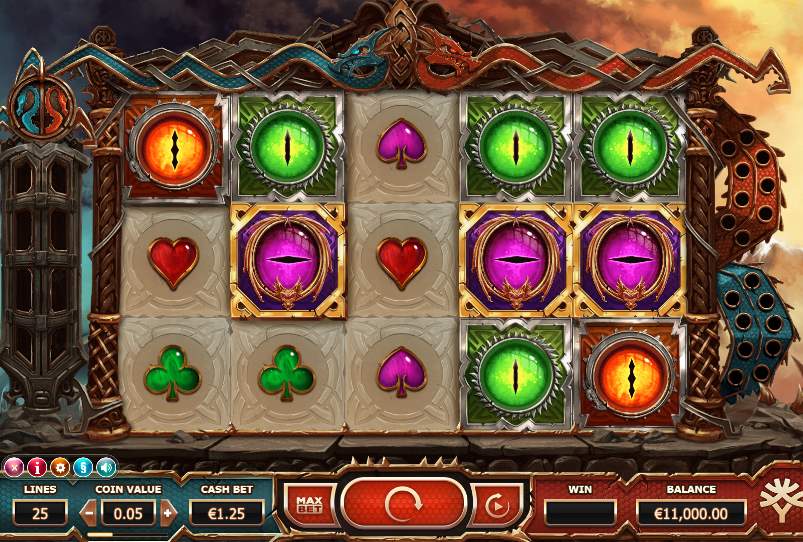
Task: Click the blue dollar sign icon
Action: point(83,466)
